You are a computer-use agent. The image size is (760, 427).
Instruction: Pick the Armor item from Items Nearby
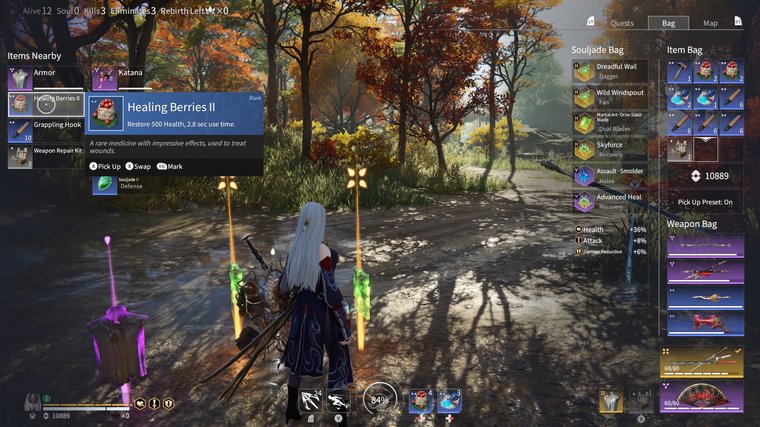click(46, 76)
